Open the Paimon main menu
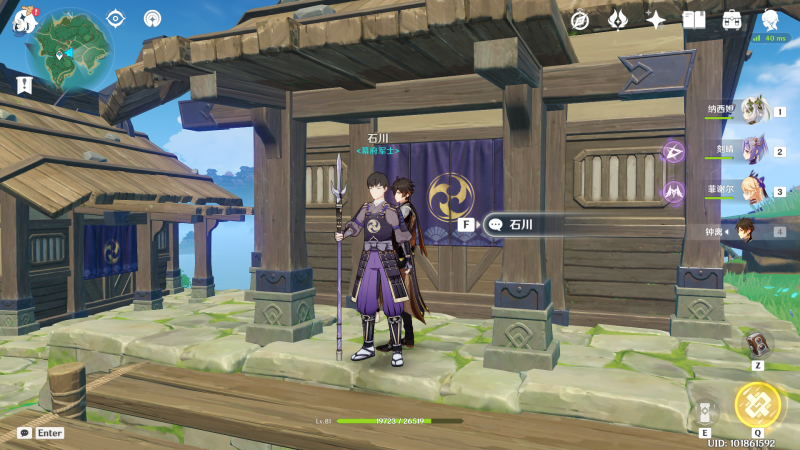This screenshot has height=450, width=800. [x=25, y=20]
